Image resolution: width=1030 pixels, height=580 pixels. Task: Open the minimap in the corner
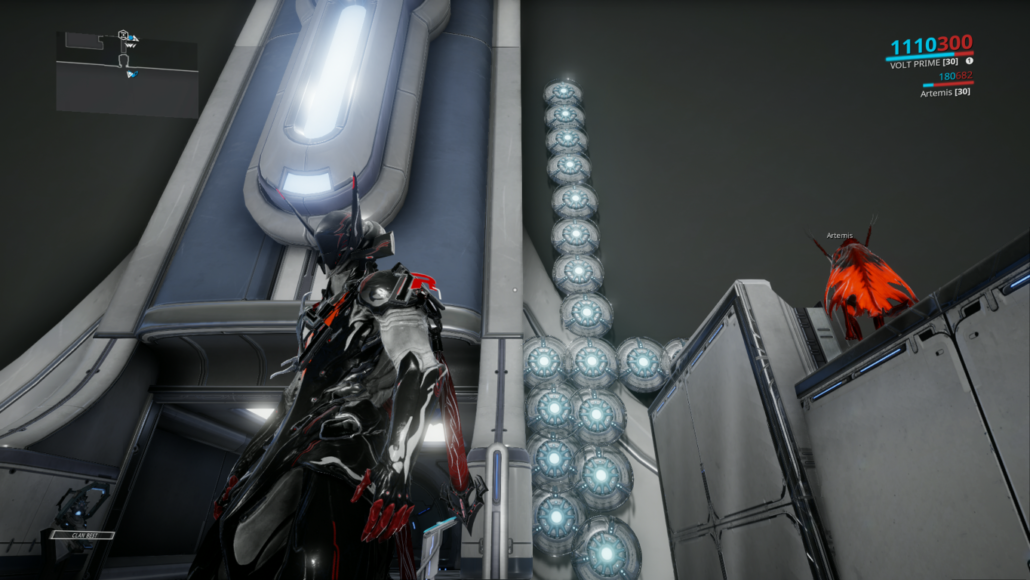tap(126, 73)
